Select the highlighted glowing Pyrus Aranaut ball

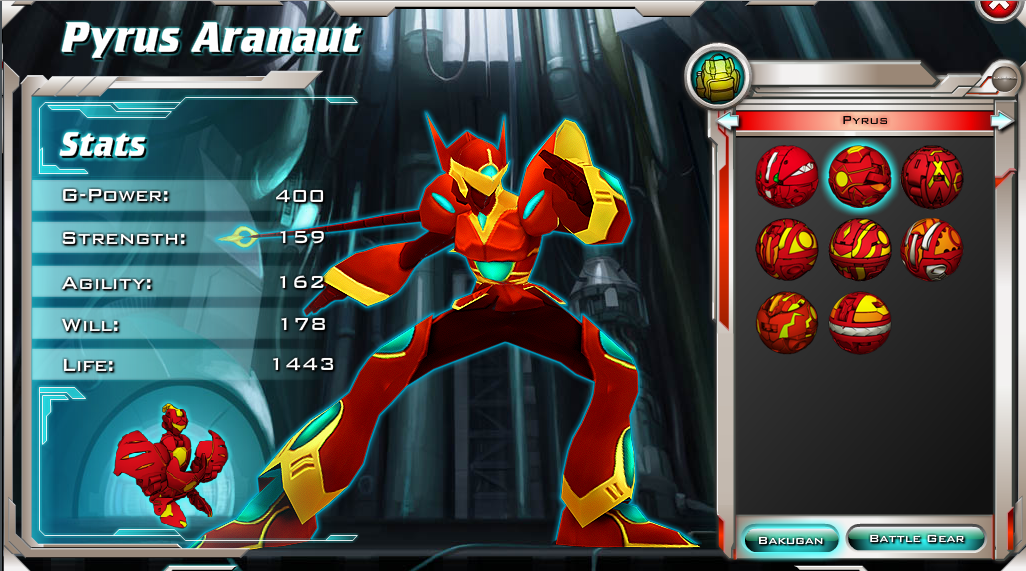click(859, 176)
